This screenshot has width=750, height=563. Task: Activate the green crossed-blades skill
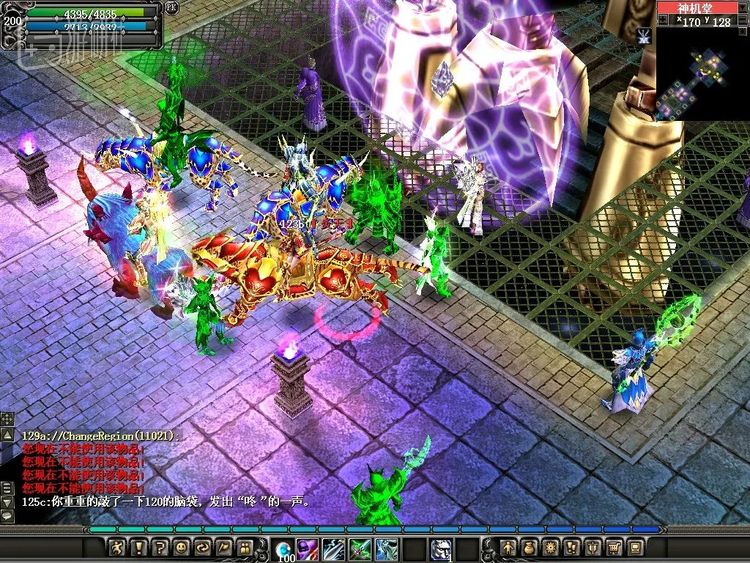pyautogui.click(x=360, y=549)
